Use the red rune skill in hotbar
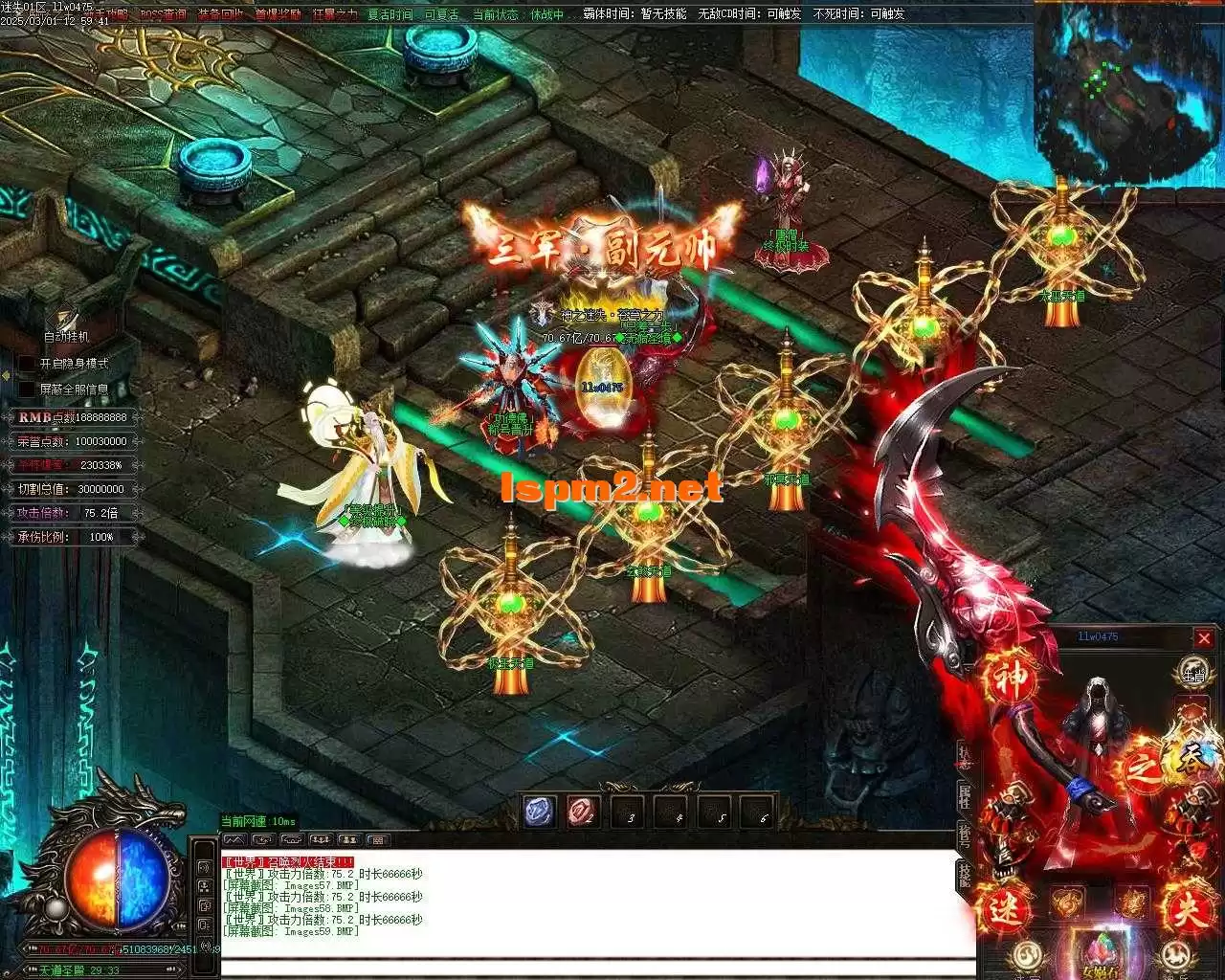The image size is (1225, 980). [583, 812]
